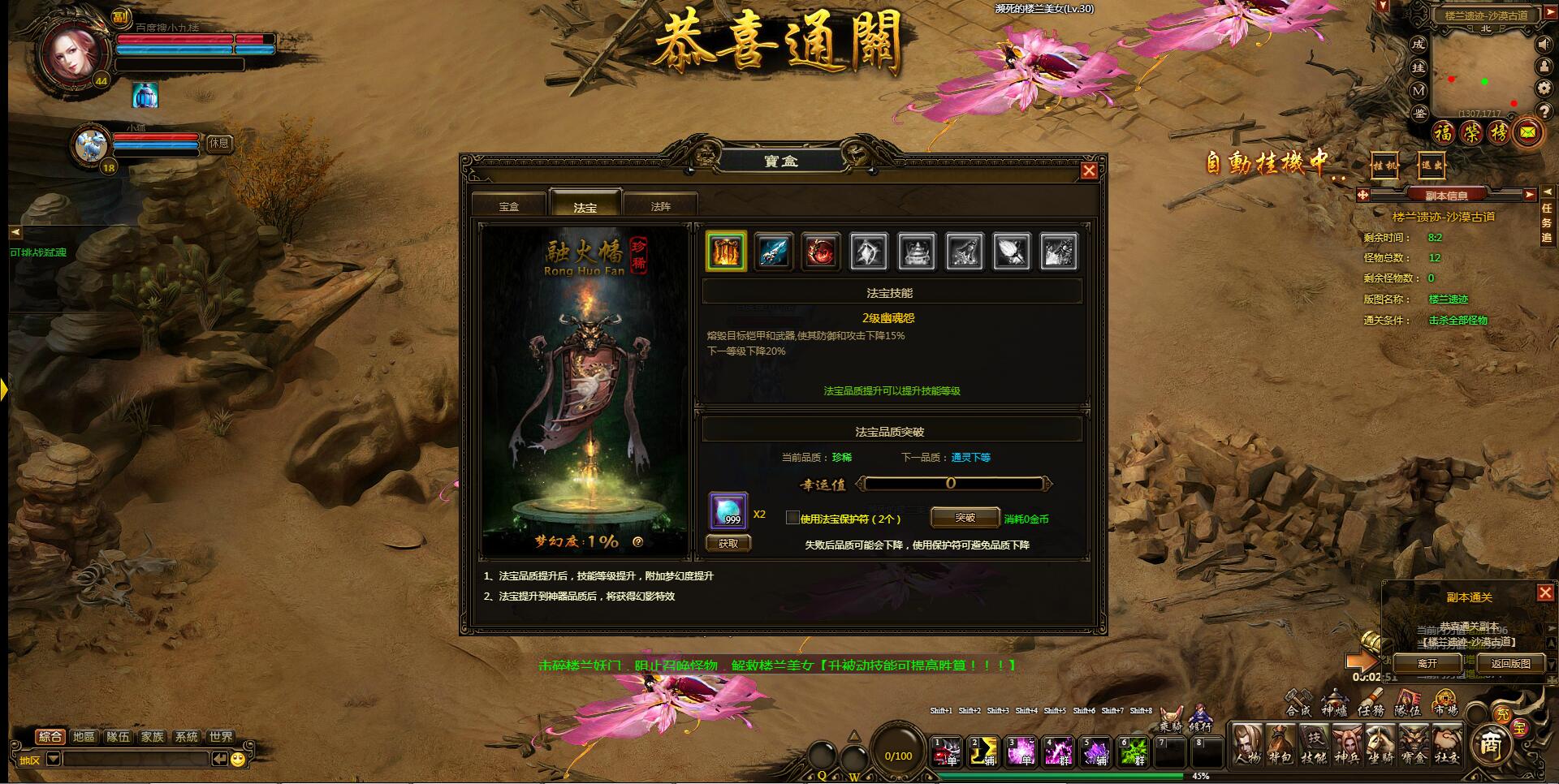The image size is (1559, 784).
Task: Select the 融火幡 flame banner treasure icon
Action: click(x=726, y=252)
